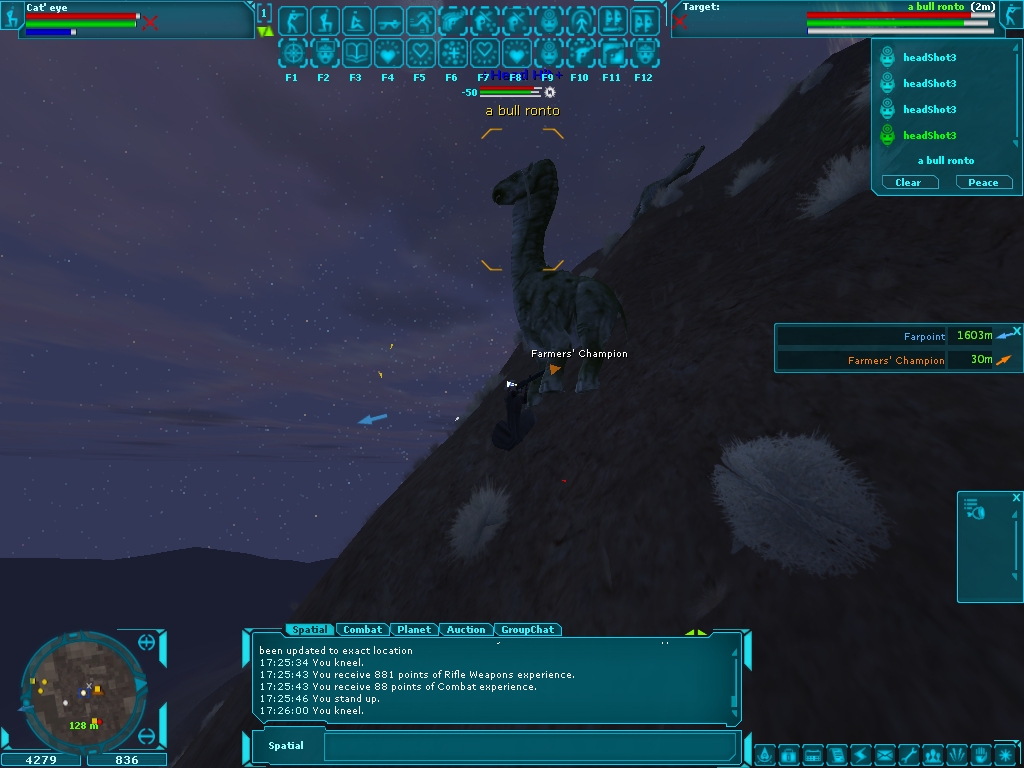Open the group members menu icon
Screen dimensions: 1024x768
[933, 754]
